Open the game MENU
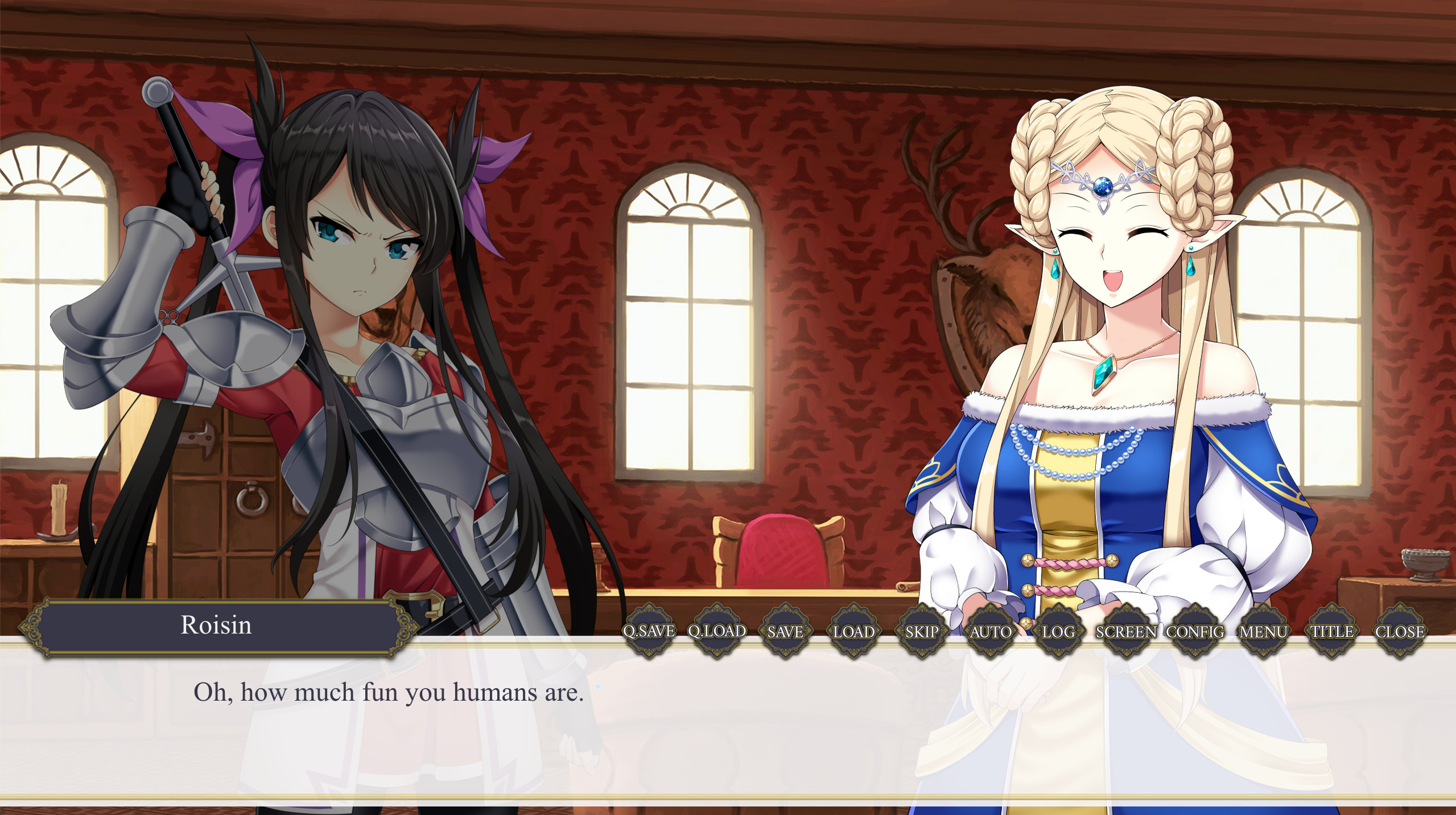This screenshot has height=815, width=1456. (x=1263, y=631)
